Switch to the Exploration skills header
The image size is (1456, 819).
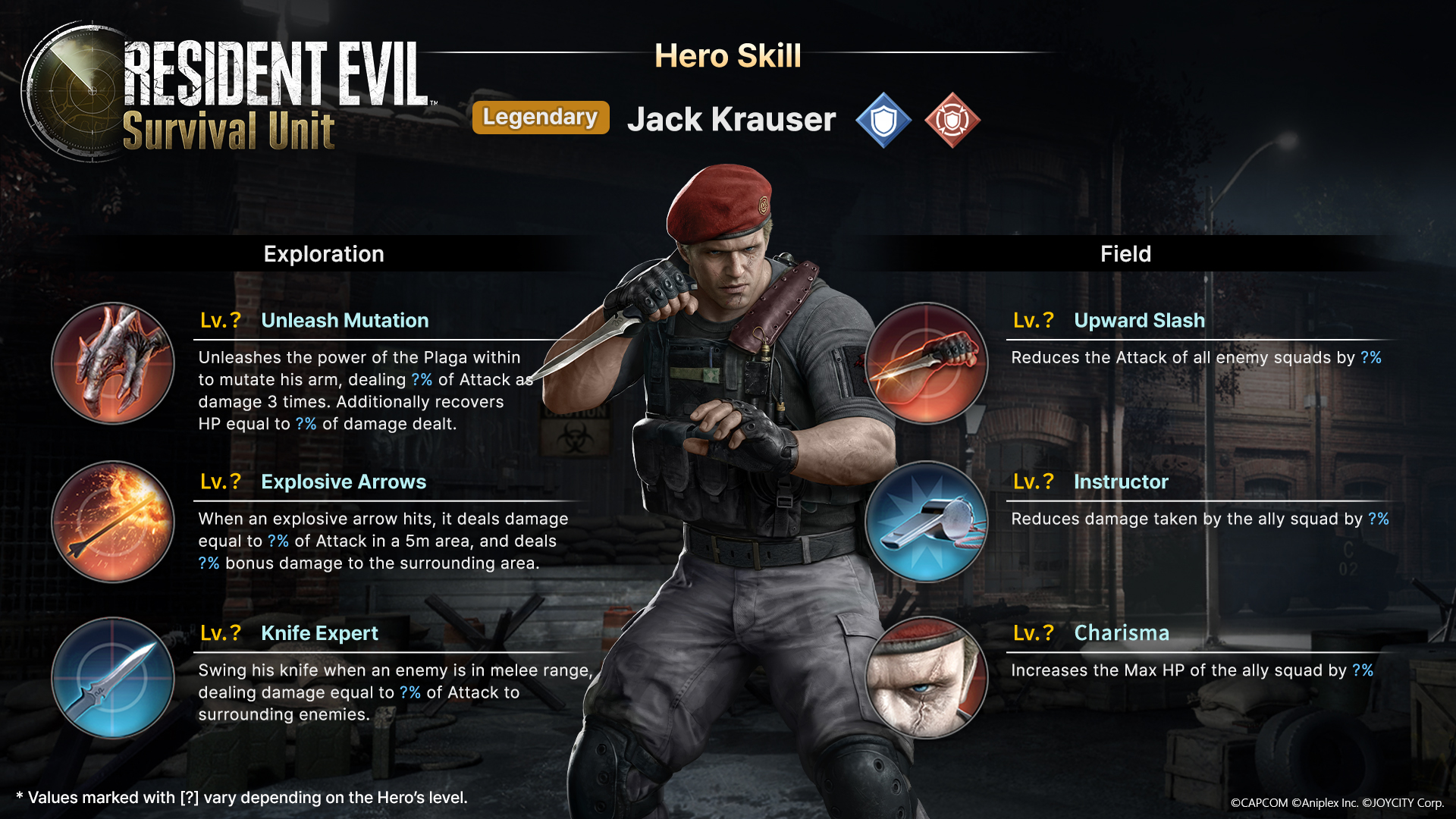(324, 254)
